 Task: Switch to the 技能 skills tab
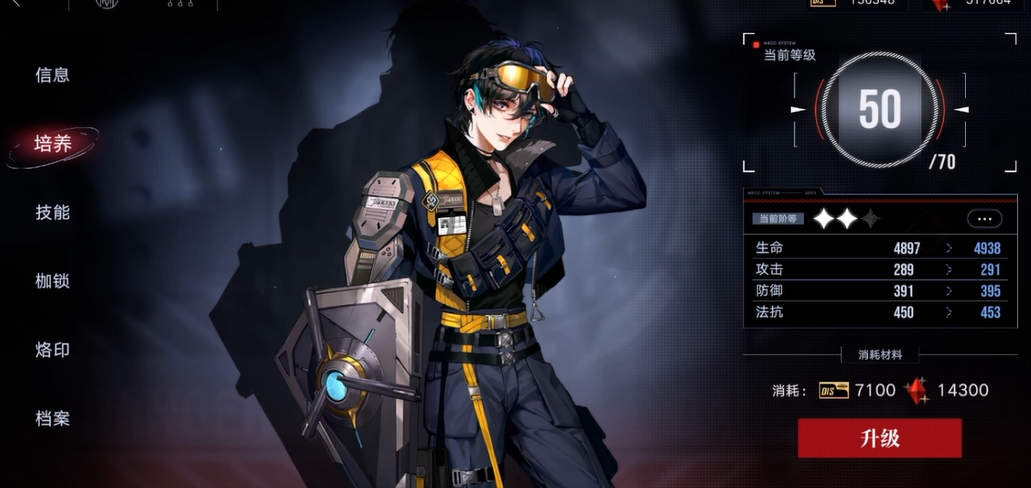pyautogui.click(x=53, y=212)
